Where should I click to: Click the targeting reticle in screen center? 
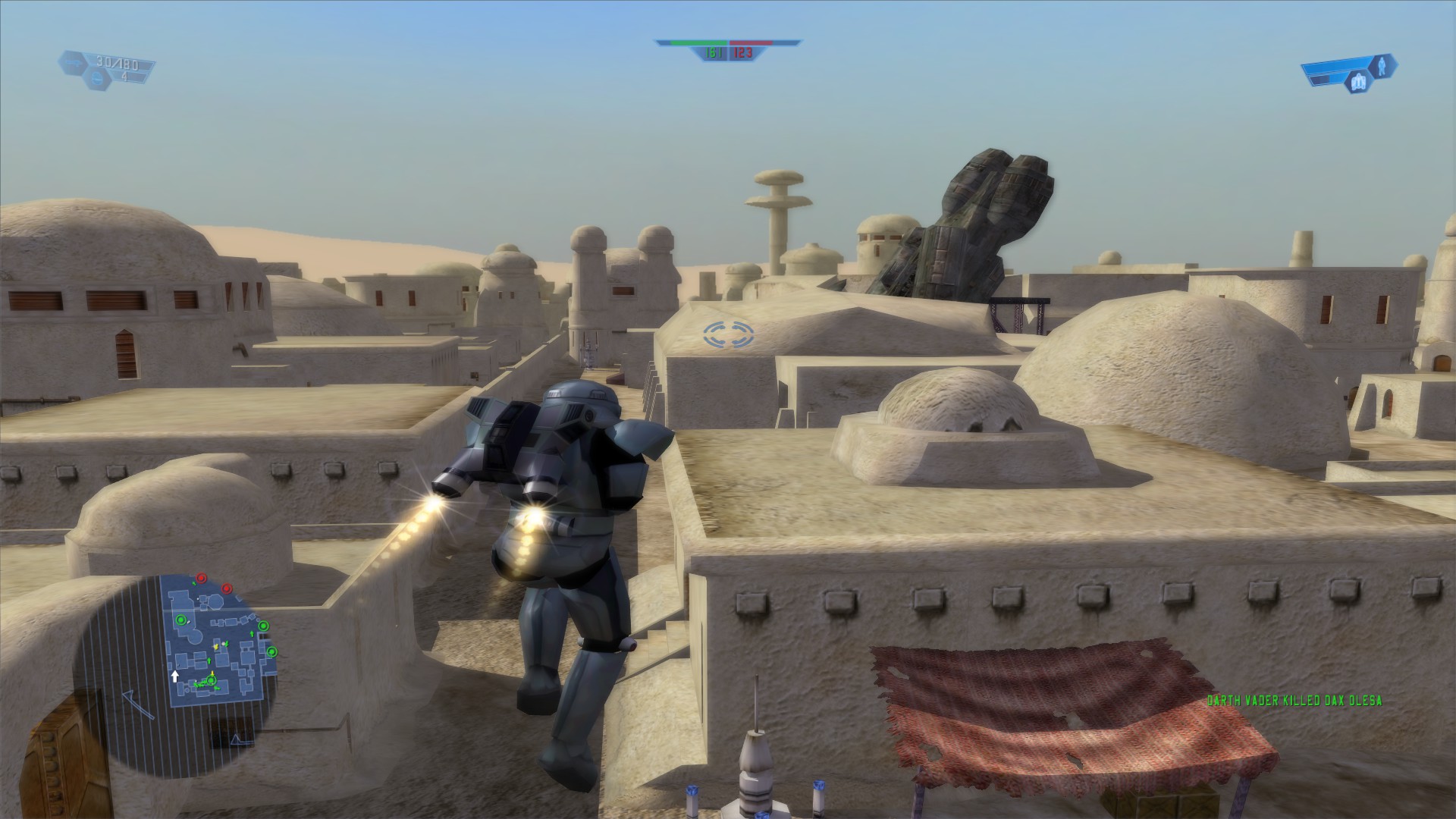click(727, 334)
